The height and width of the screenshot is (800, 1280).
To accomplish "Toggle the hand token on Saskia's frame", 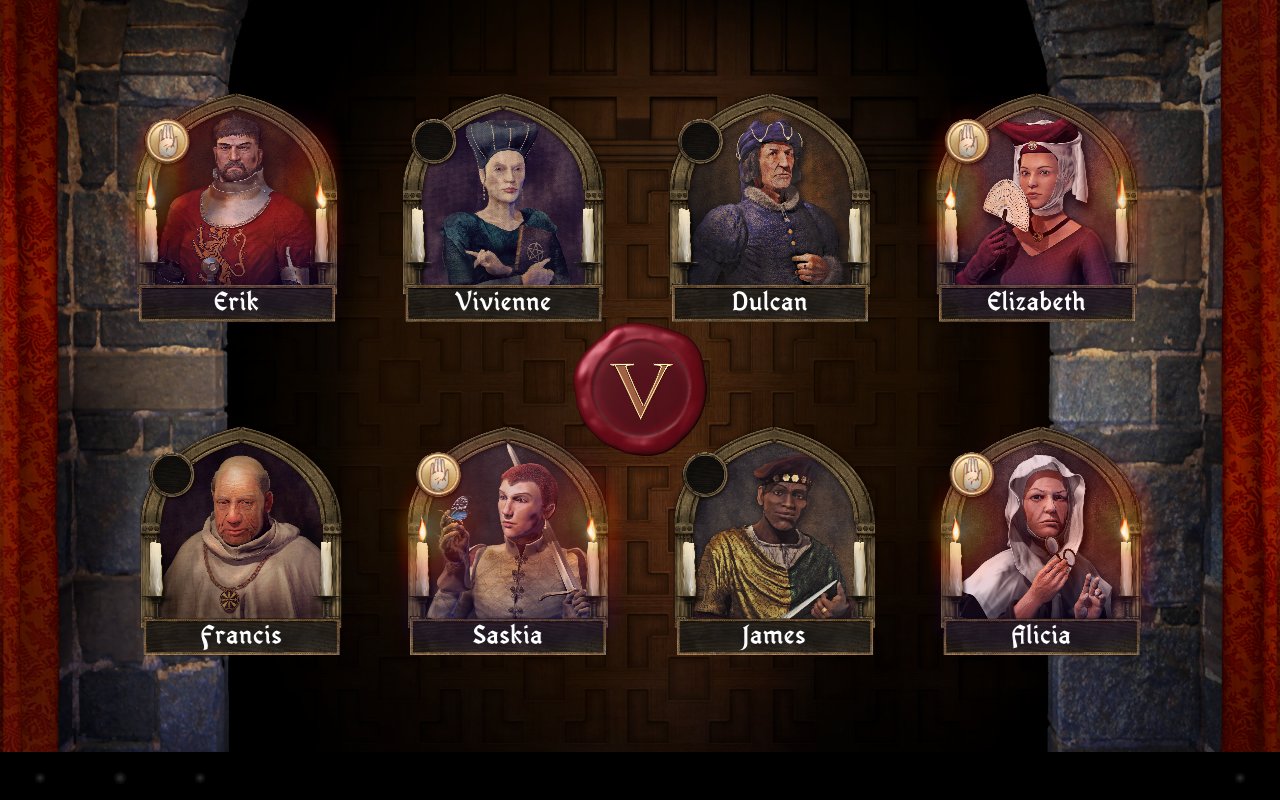I will tap(438, 474).
